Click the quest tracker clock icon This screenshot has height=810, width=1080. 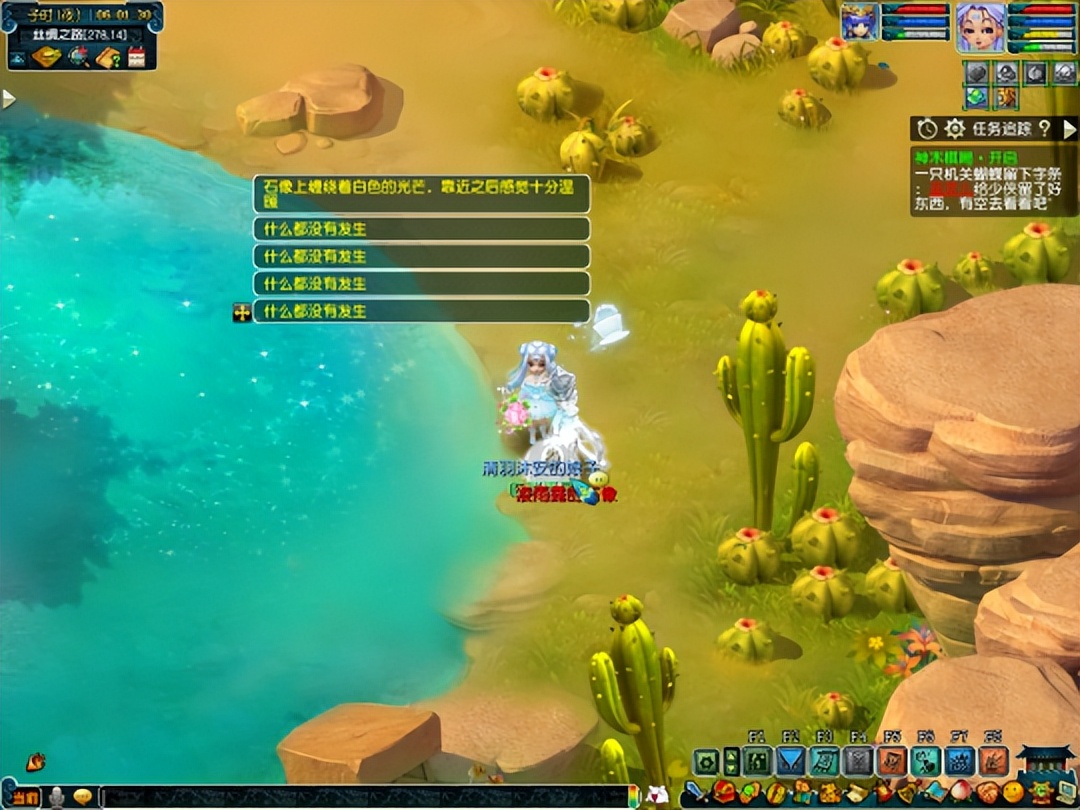927,128
